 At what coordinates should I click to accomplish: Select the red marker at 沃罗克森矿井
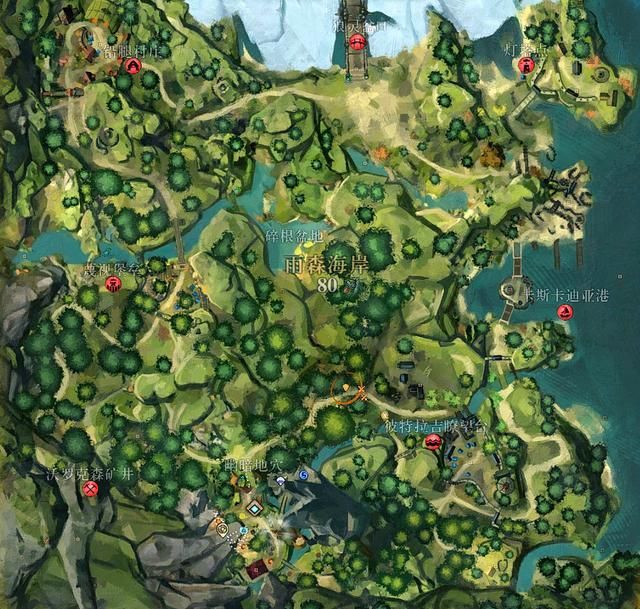(x=91, y=488)
